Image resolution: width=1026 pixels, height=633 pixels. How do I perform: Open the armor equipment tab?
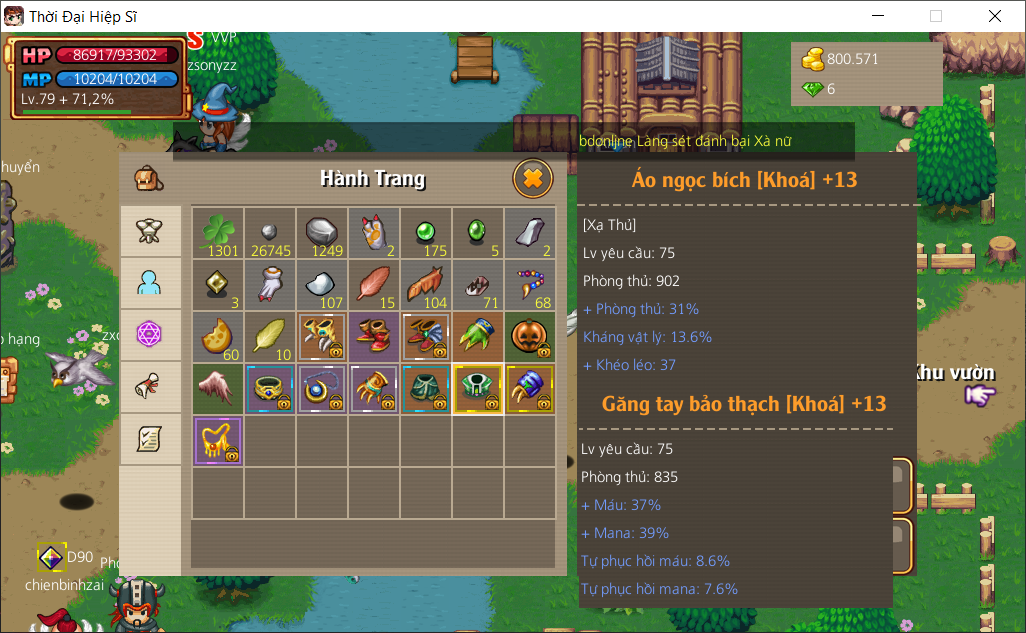coord(150,231)
